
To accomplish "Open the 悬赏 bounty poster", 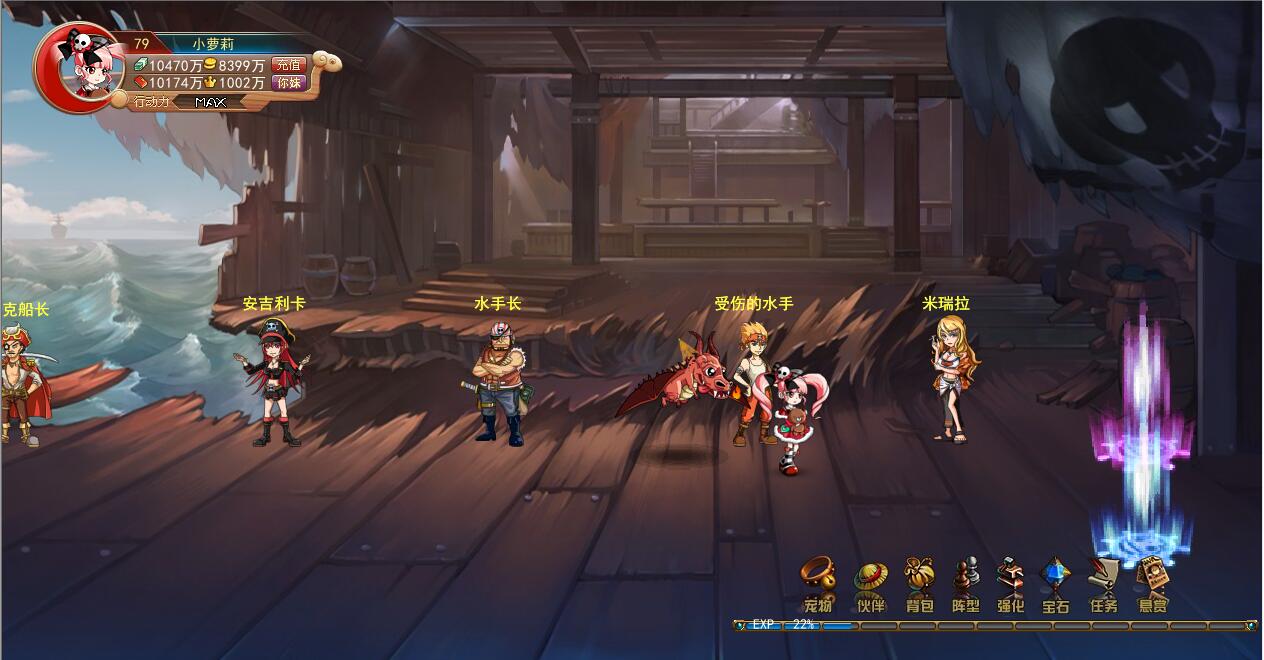I will click(1152, 583).
